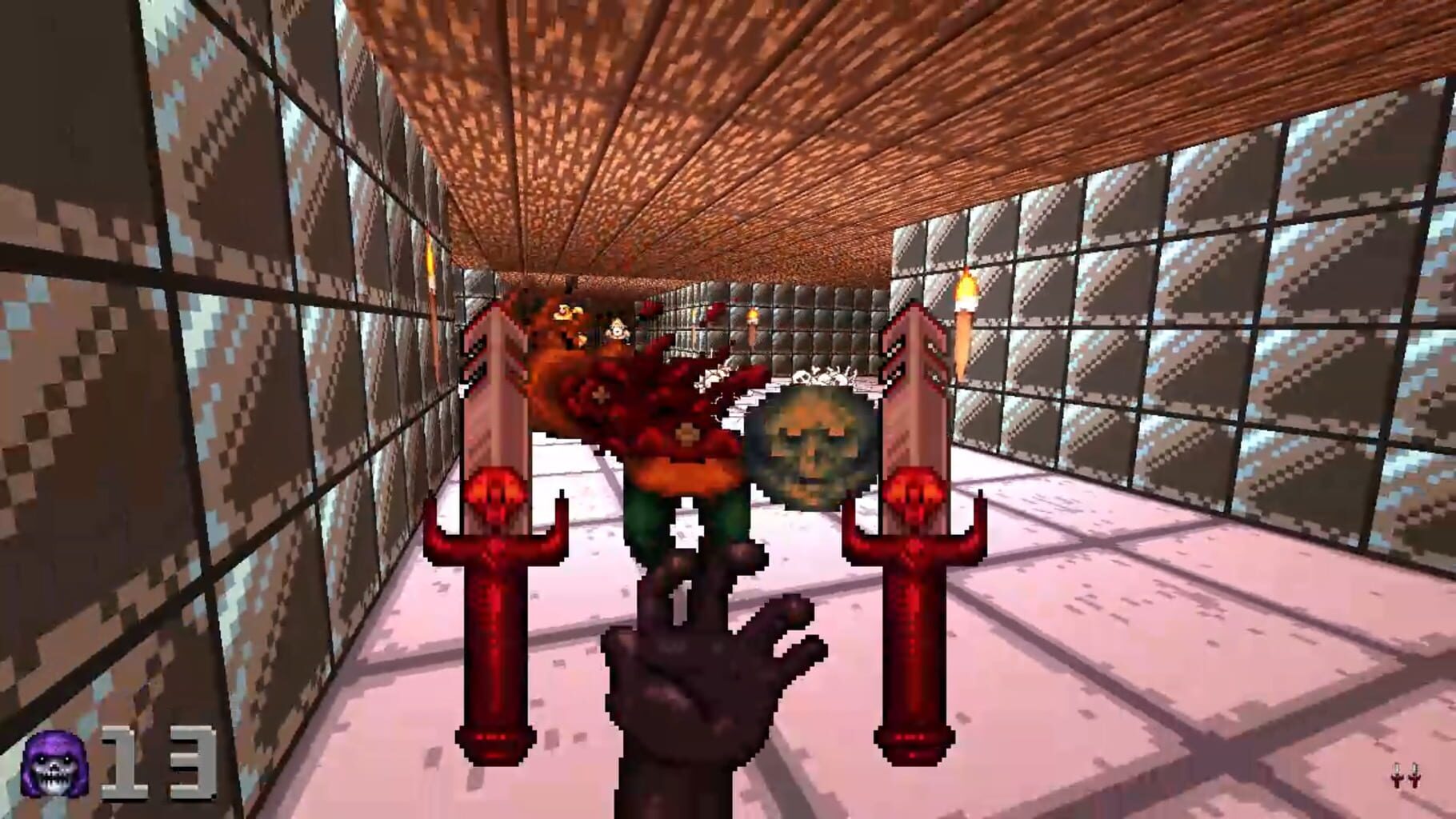Screen dimensions: 1456x819
Task: Click the small yellow enemy down the hallway
Action: click(616, 328)
